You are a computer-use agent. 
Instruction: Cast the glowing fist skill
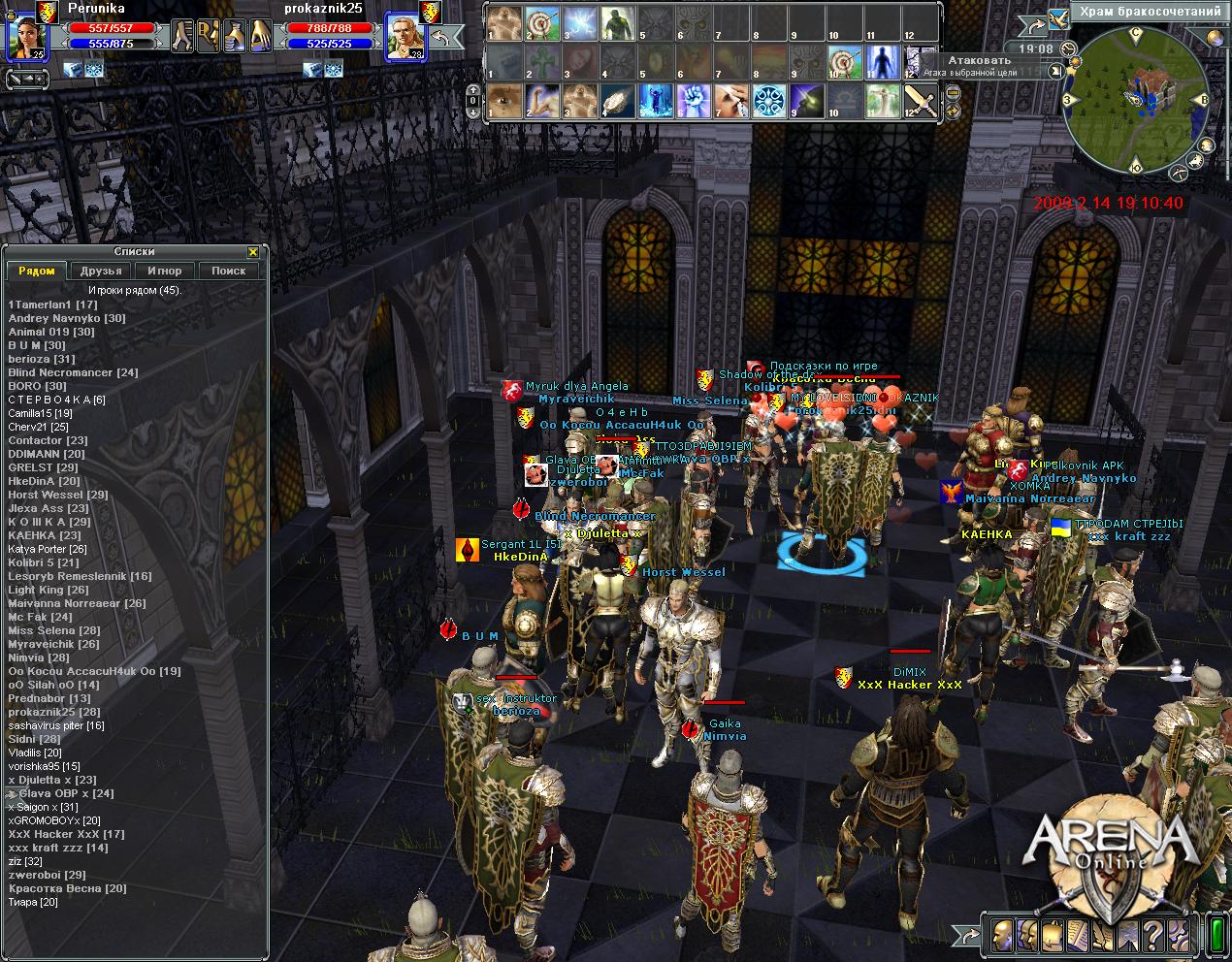[693, 100]
